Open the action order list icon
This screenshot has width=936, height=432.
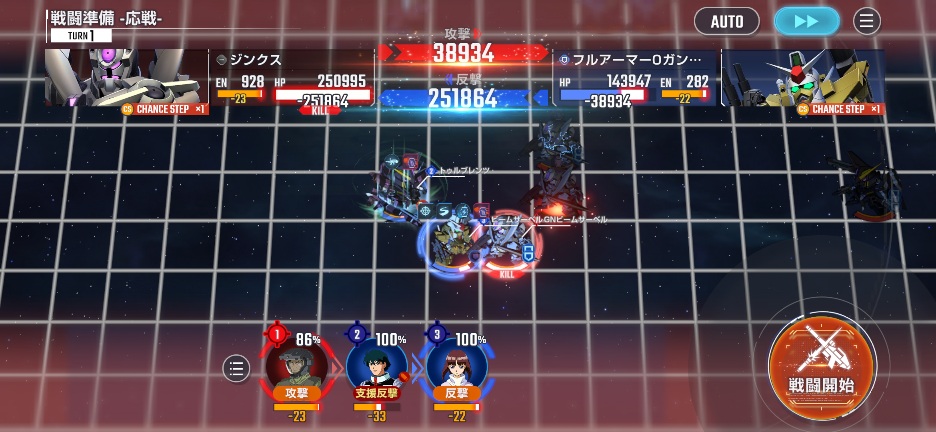236,368
